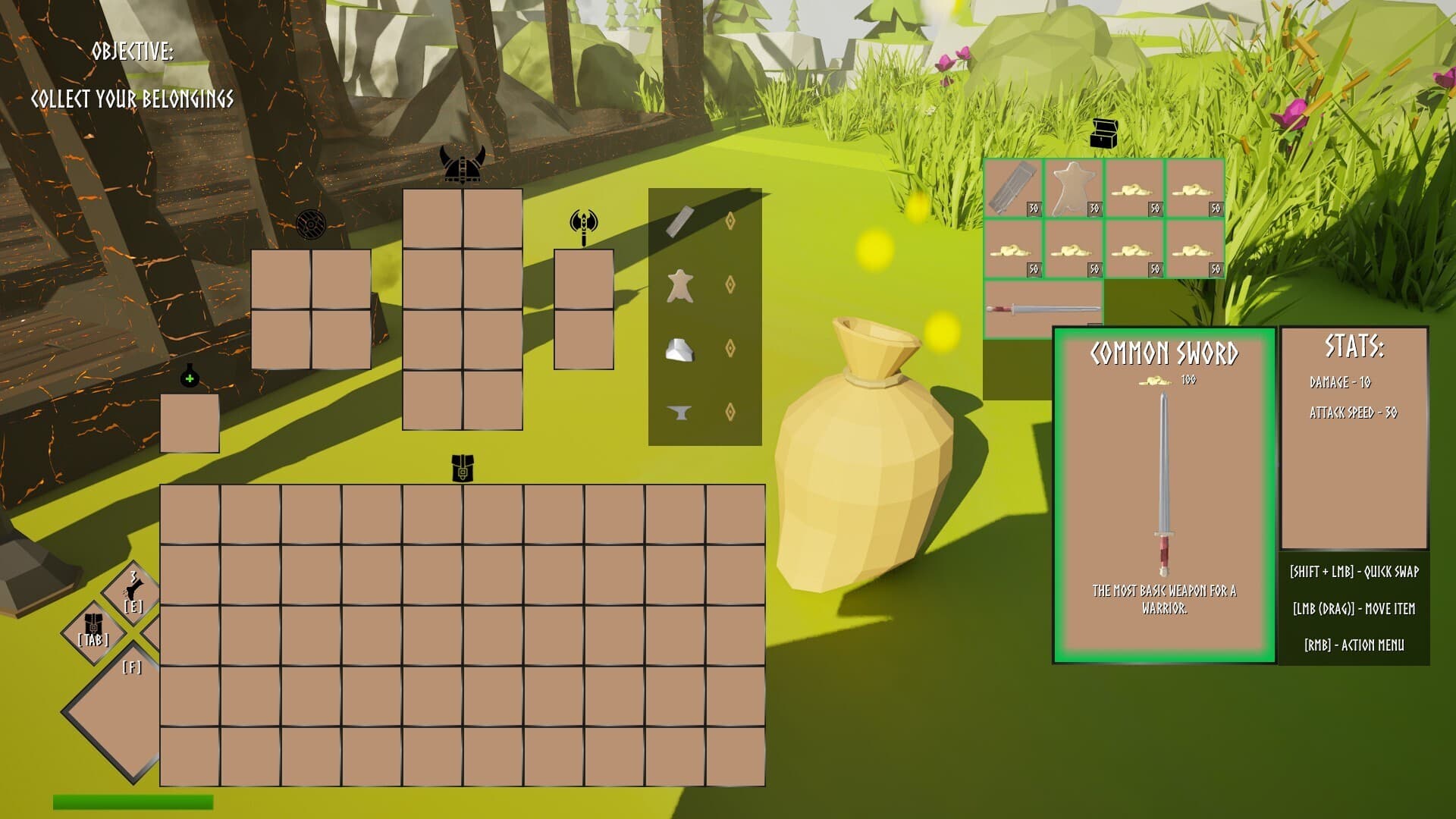Click the treasure chest icon above the loot
Image resolution: width=1456 pixels, height=819 pixels.
(1104, 134)
